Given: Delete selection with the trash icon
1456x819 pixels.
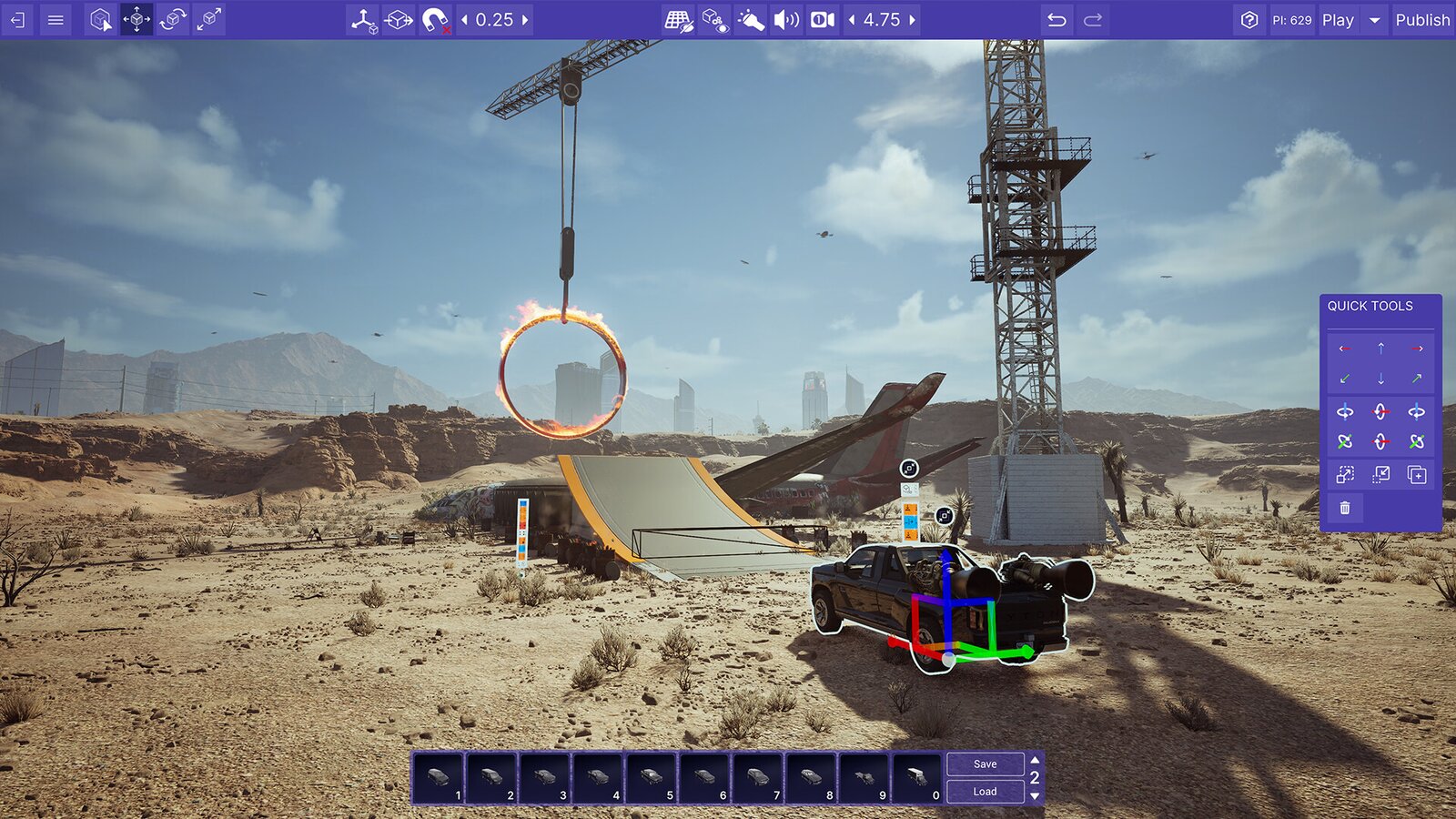Looking at the screenshot, I should click(1345, 508).
